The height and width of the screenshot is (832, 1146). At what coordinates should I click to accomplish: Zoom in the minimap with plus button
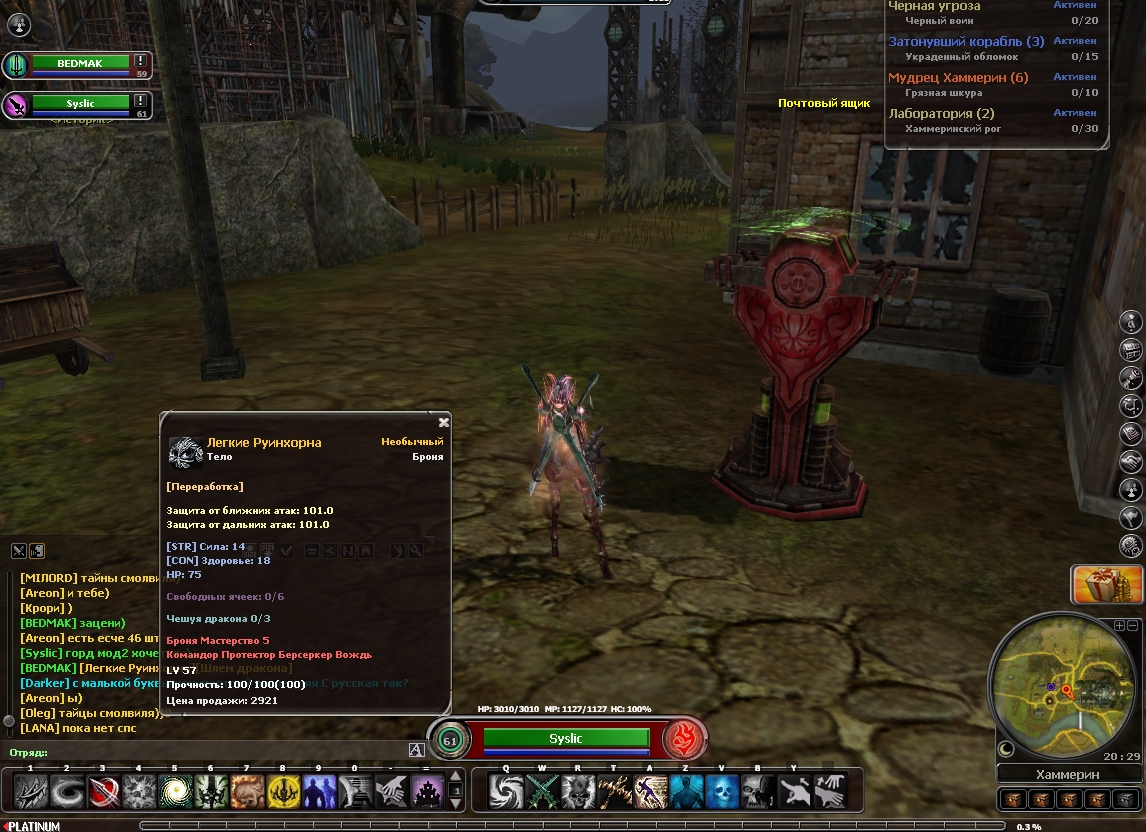coord(1119,625)
